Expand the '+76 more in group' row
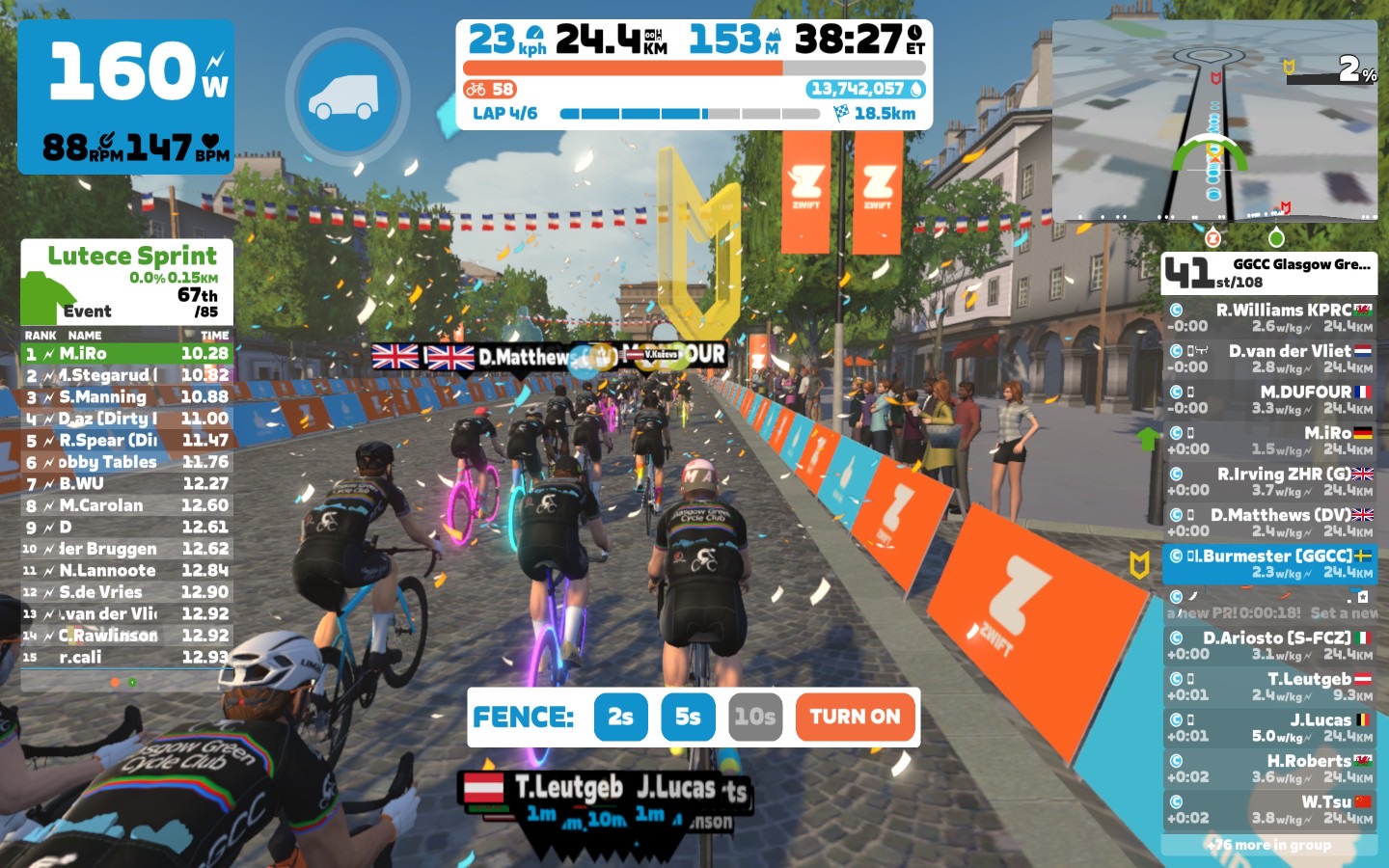Viewport: 1389px width, 868px height. [x=1269, y=845]
